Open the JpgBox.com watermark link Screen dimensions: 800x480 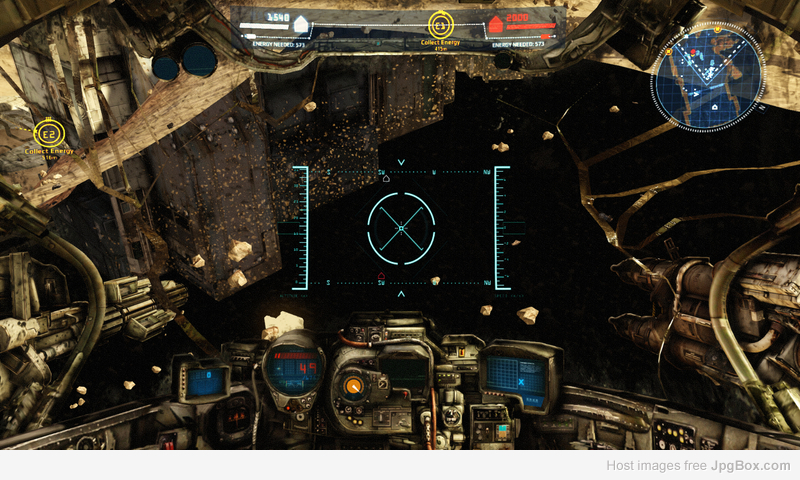(751, 465)
